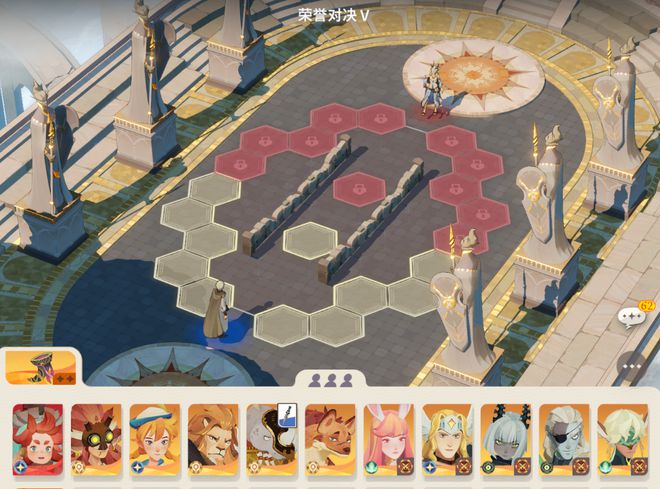Pick the green-haired elf hero card
The width and height of the screenshot is (660, 489).
[x=622, y=437]
